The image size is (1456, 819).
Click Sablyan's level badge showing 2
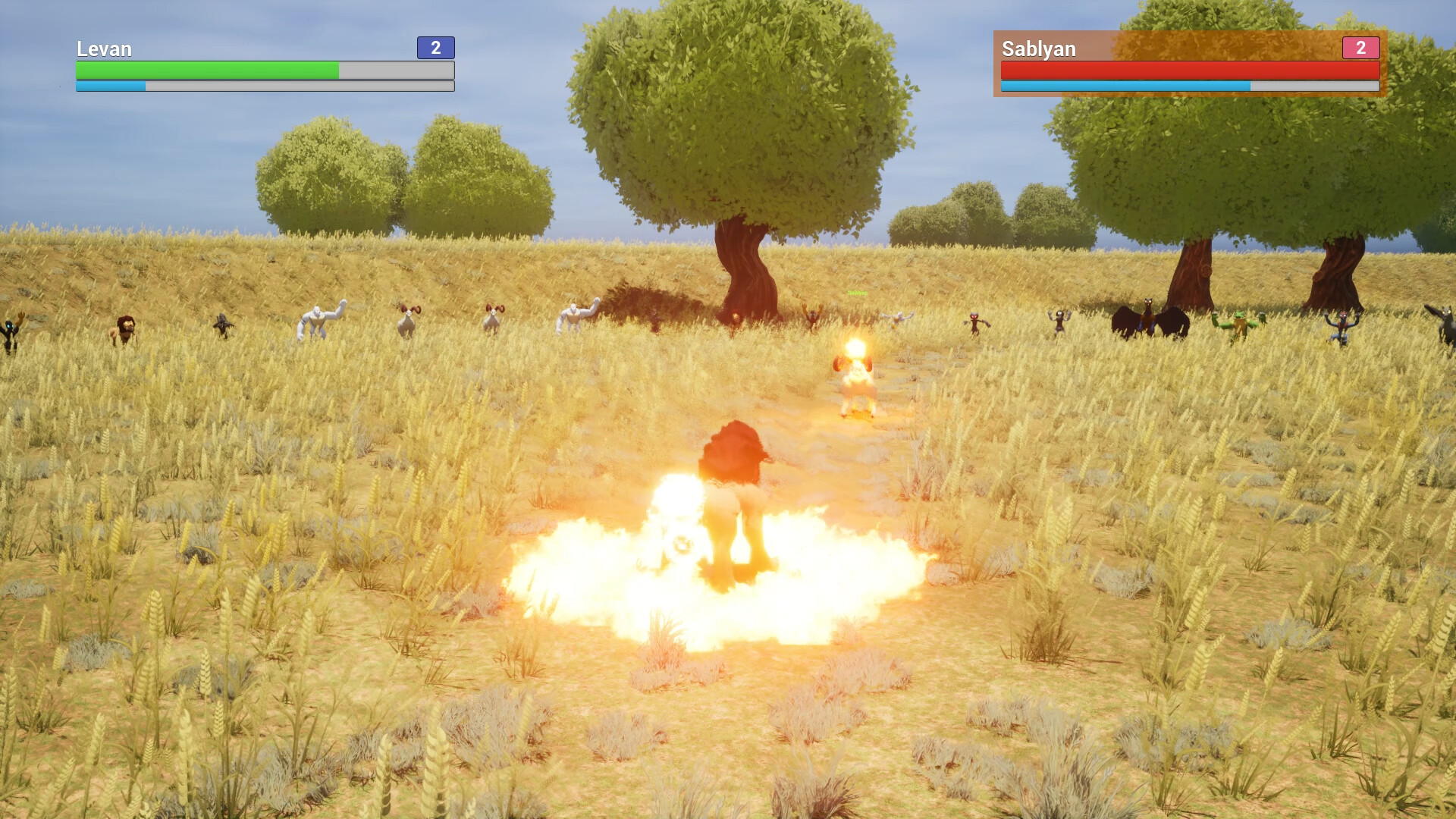[1362, 49]
